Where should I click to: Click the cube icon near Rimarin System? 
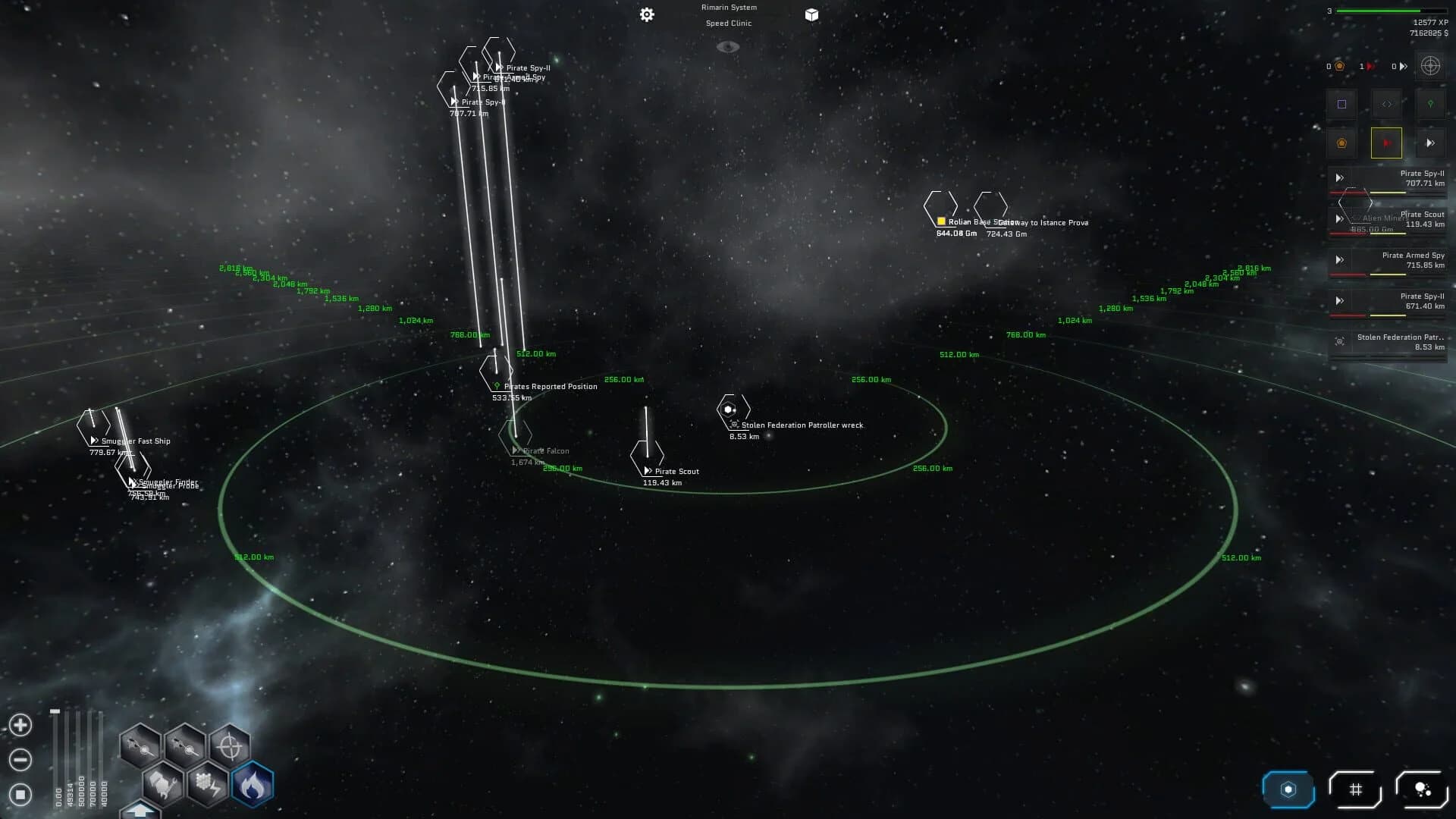811,14
